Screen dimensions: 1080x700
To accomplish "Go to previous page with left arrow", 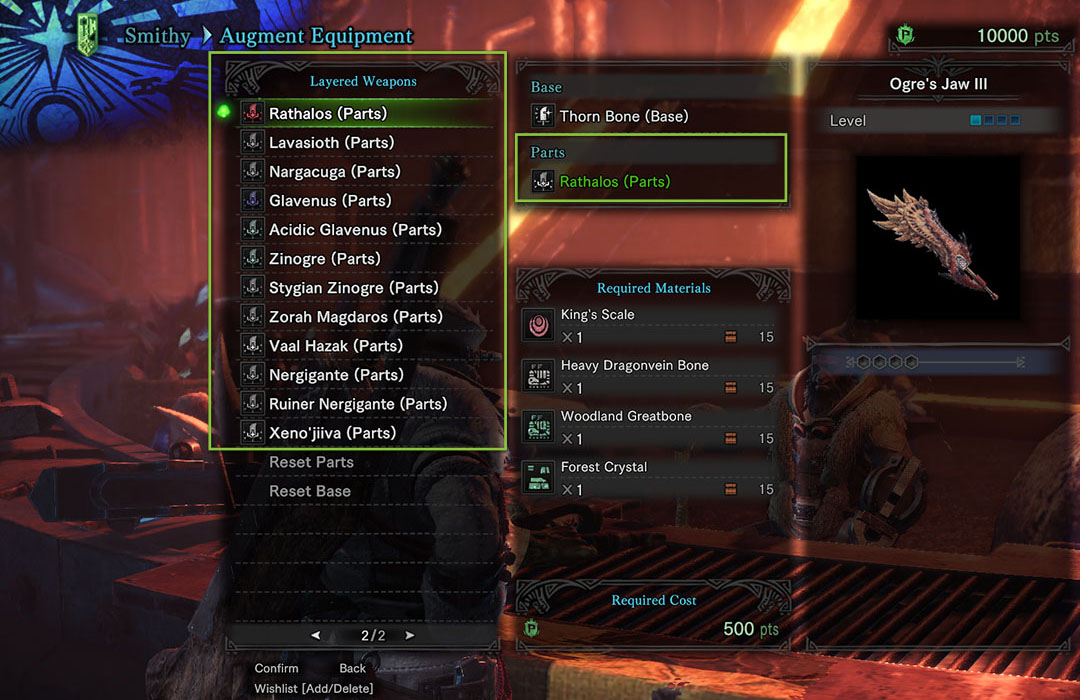I will point(316,635).
